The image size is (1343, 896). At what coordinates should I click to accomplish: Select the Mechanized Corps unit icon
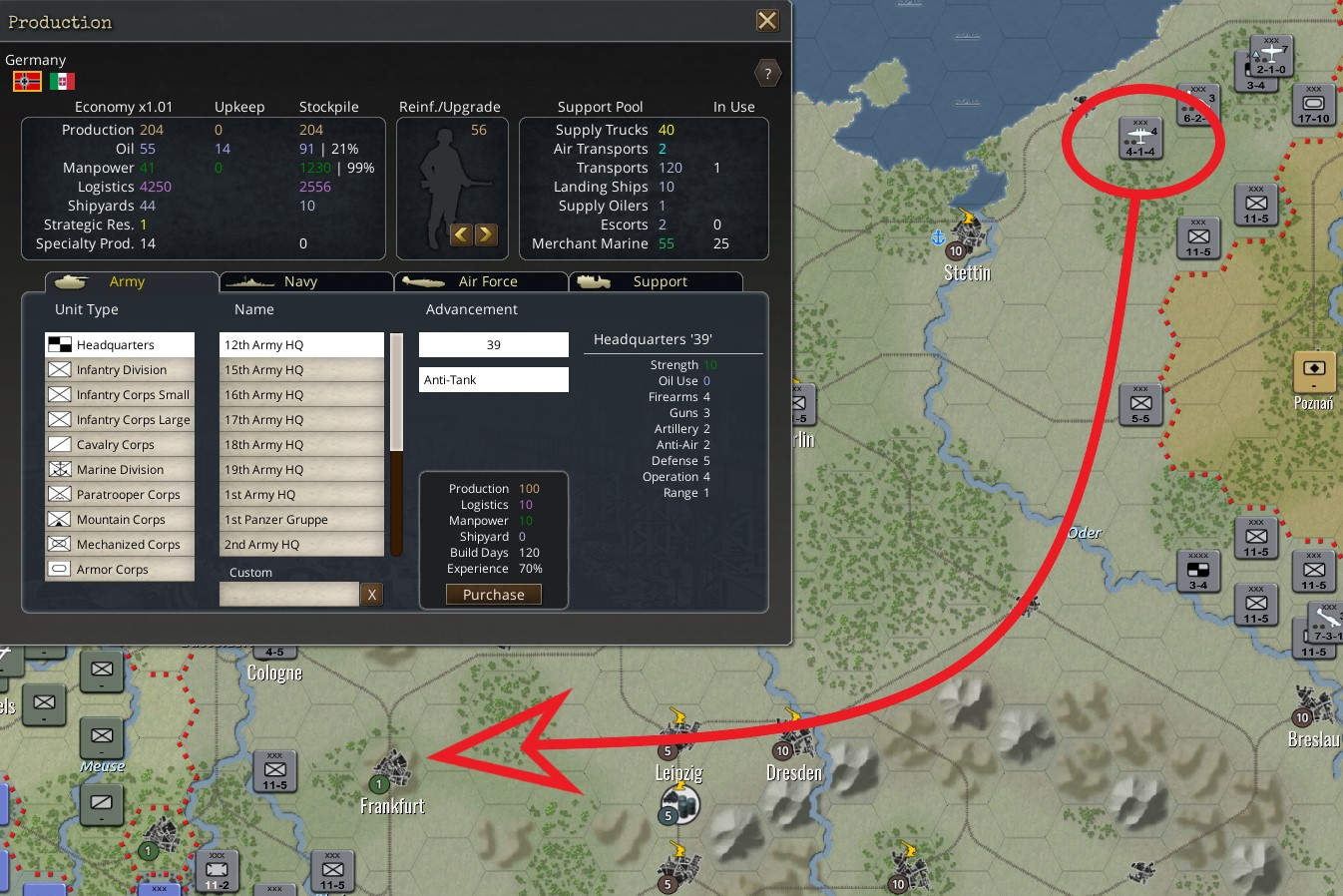click(61, 544)
